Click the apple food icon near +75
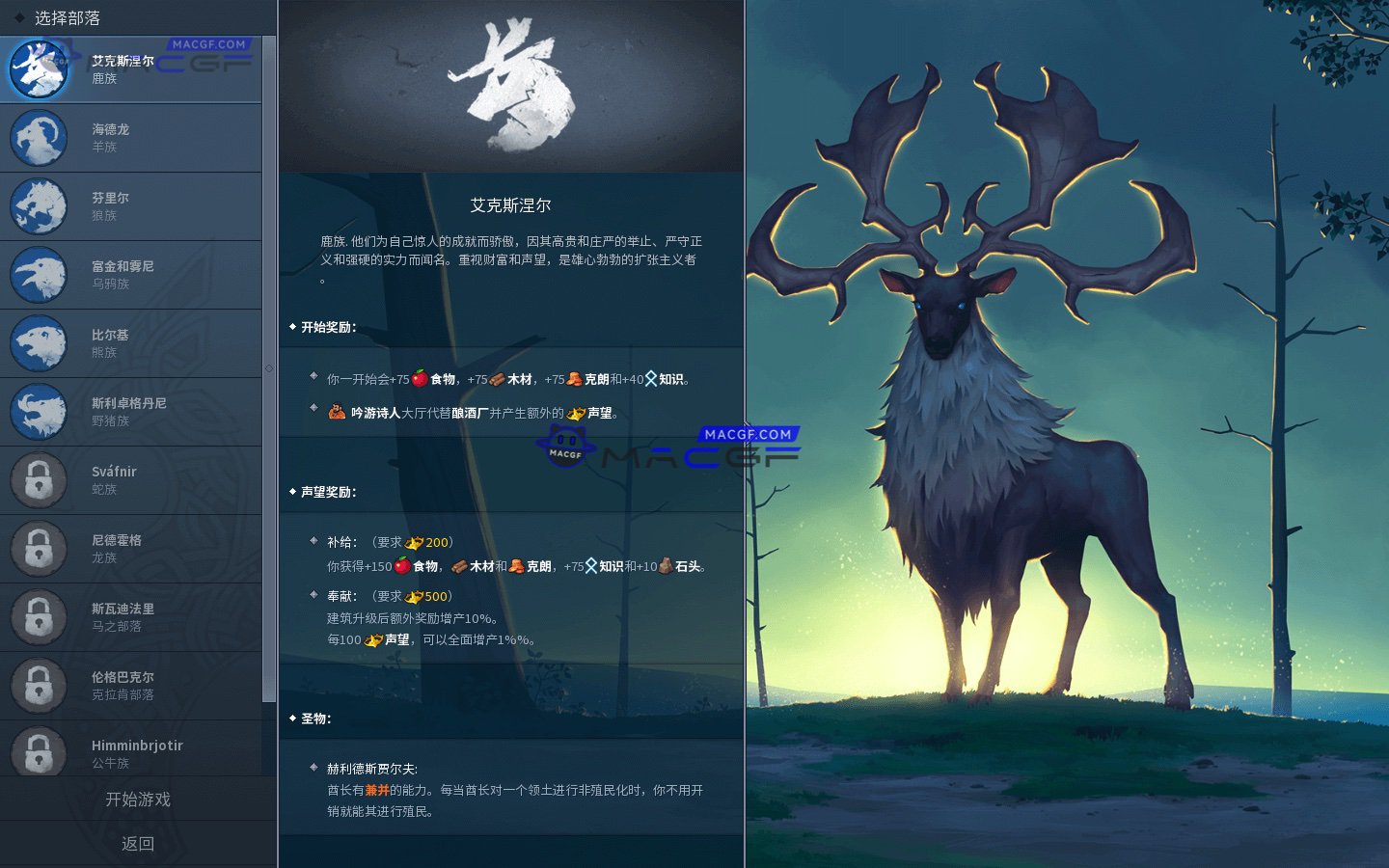Image resolution: width=1389 pixels, height=868 pixels. coord(422,377)
